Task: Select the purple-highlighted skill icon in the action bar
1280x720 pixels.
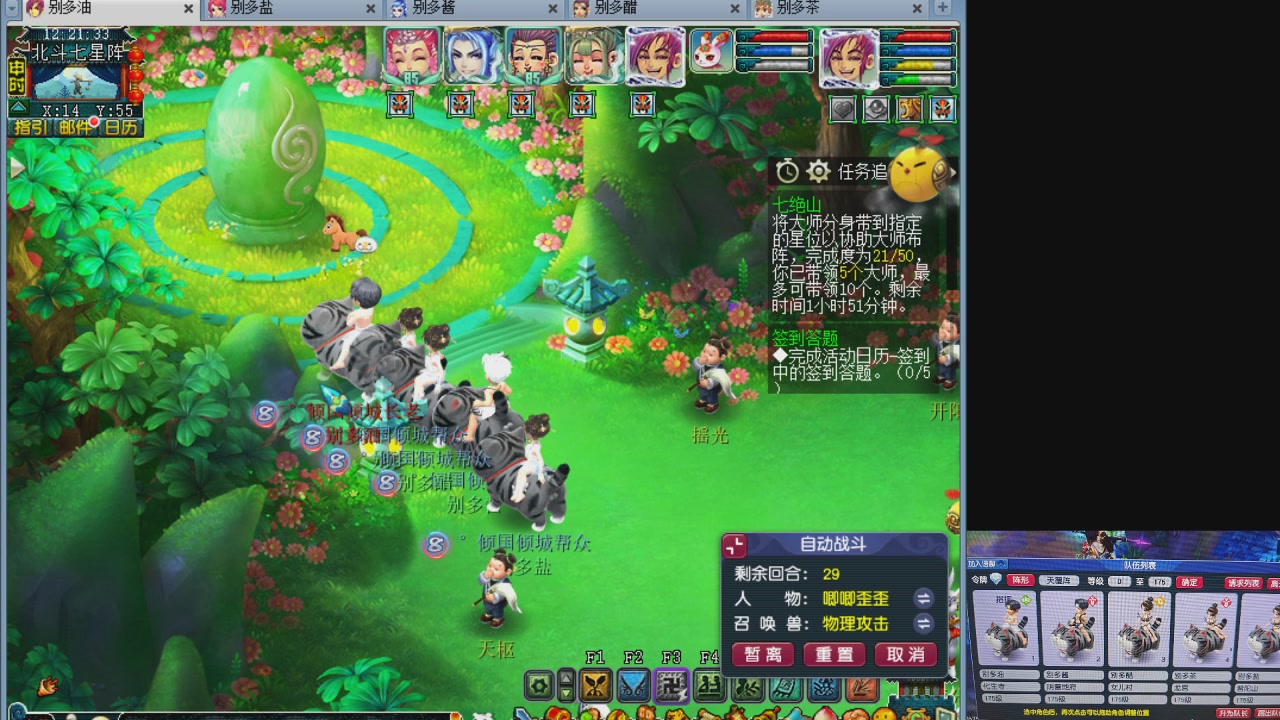Action: click(x=670, y=687)
